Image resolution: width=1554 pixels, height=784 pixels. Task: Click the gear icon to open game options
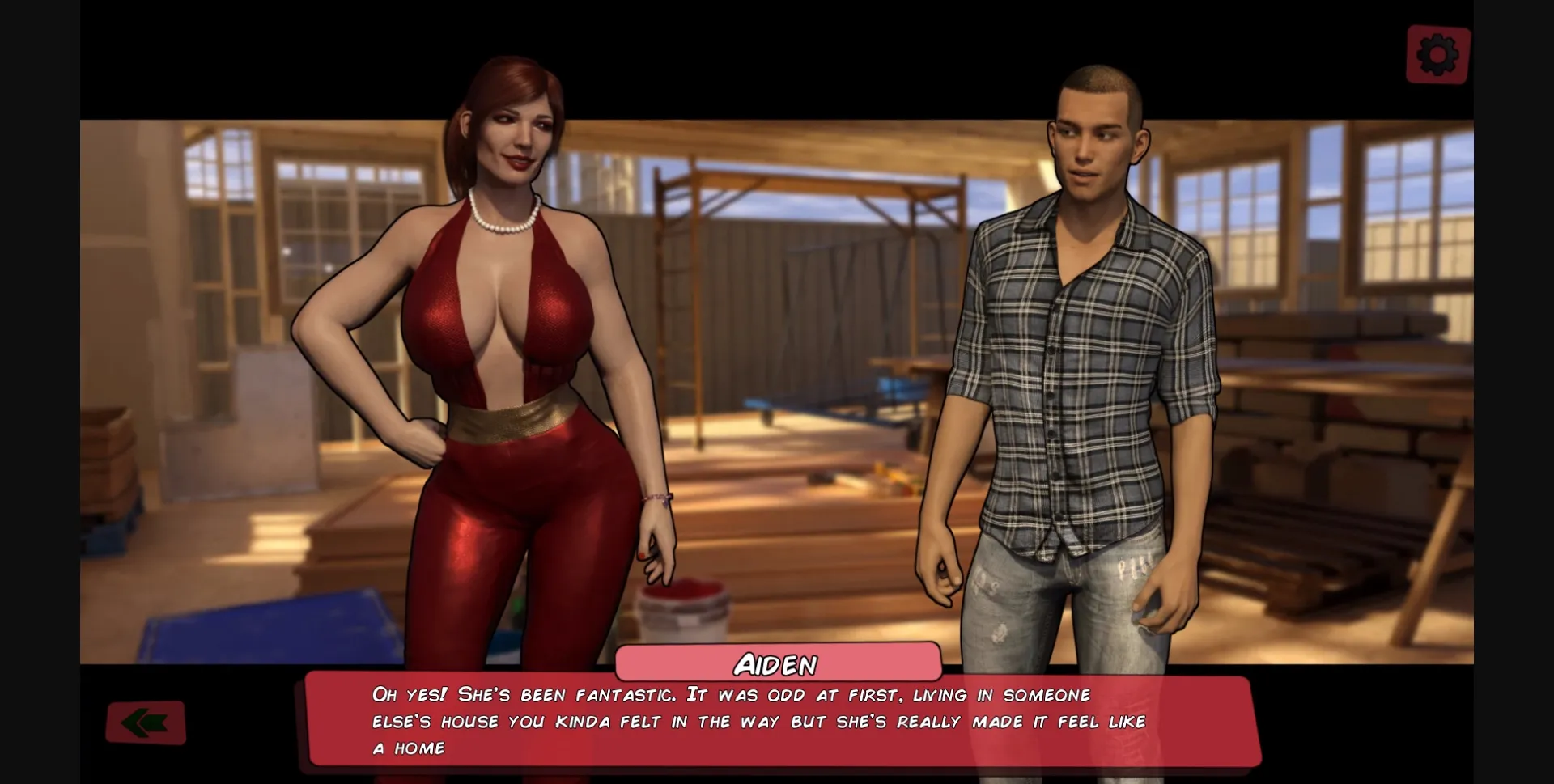coord(1437,54)
